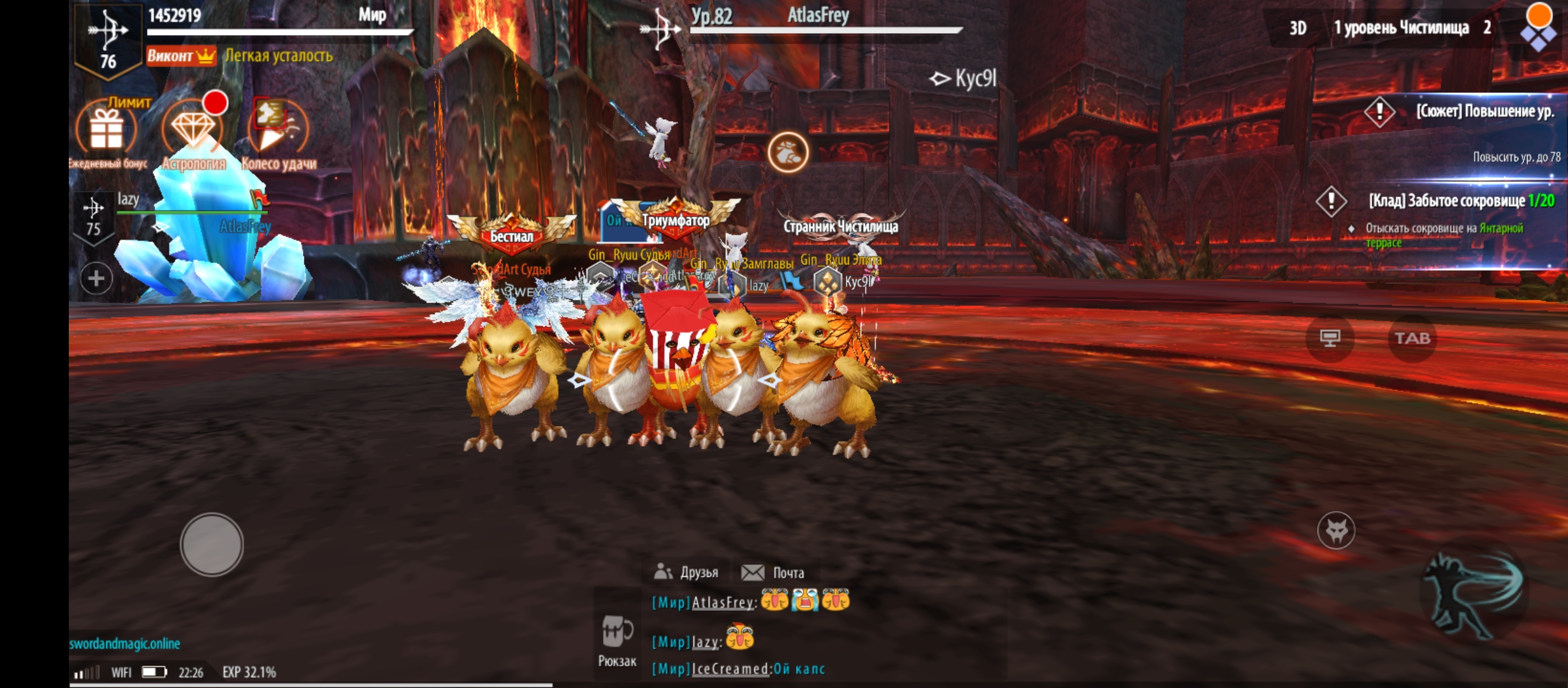Image resolution: width=1568 pixels, height=688 pixels.
Task: Tap the monitor display button
Action: [x=1330, y=338]
